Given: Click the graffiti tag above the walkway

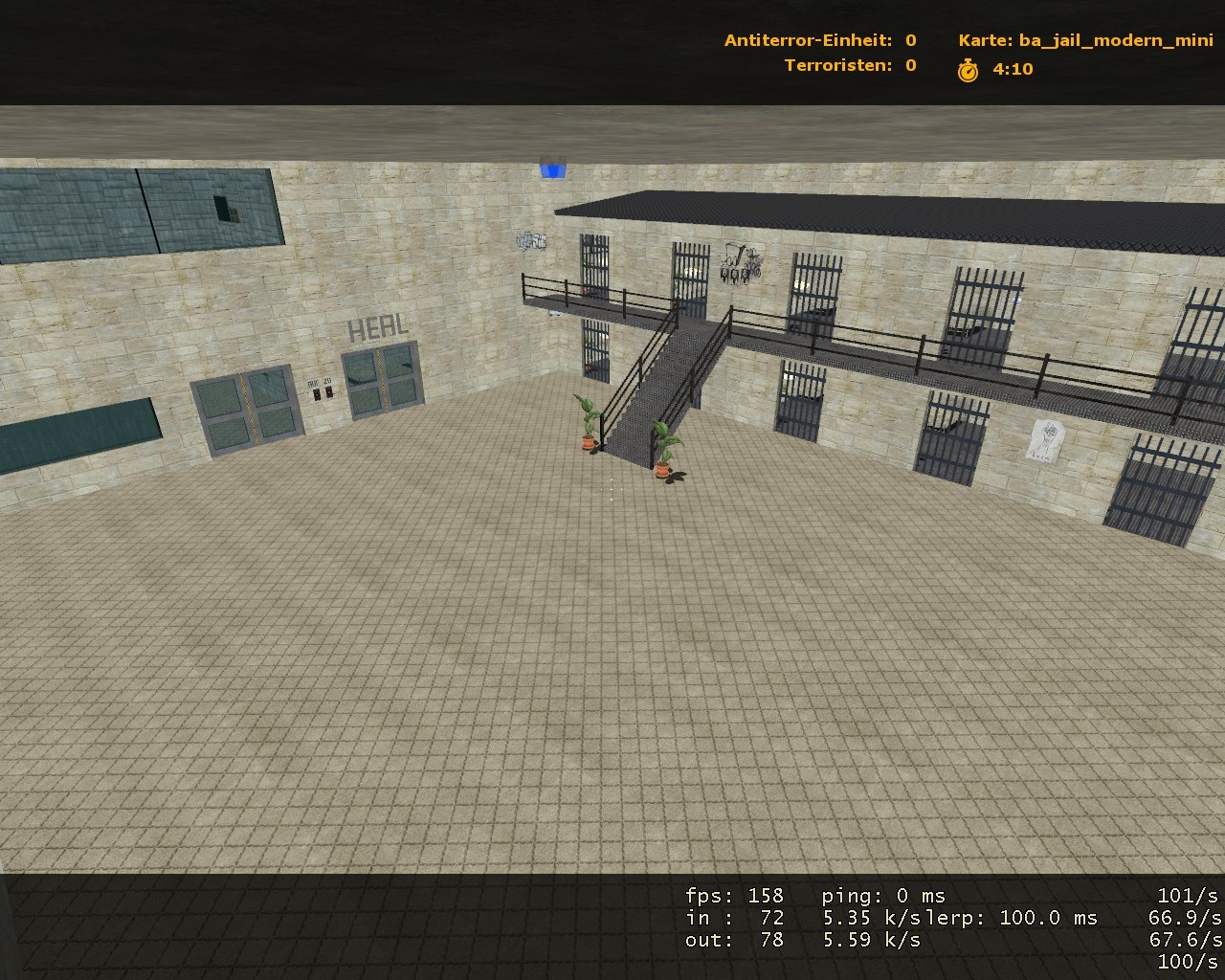Looking at the screenshot, I should click(532, 241).
